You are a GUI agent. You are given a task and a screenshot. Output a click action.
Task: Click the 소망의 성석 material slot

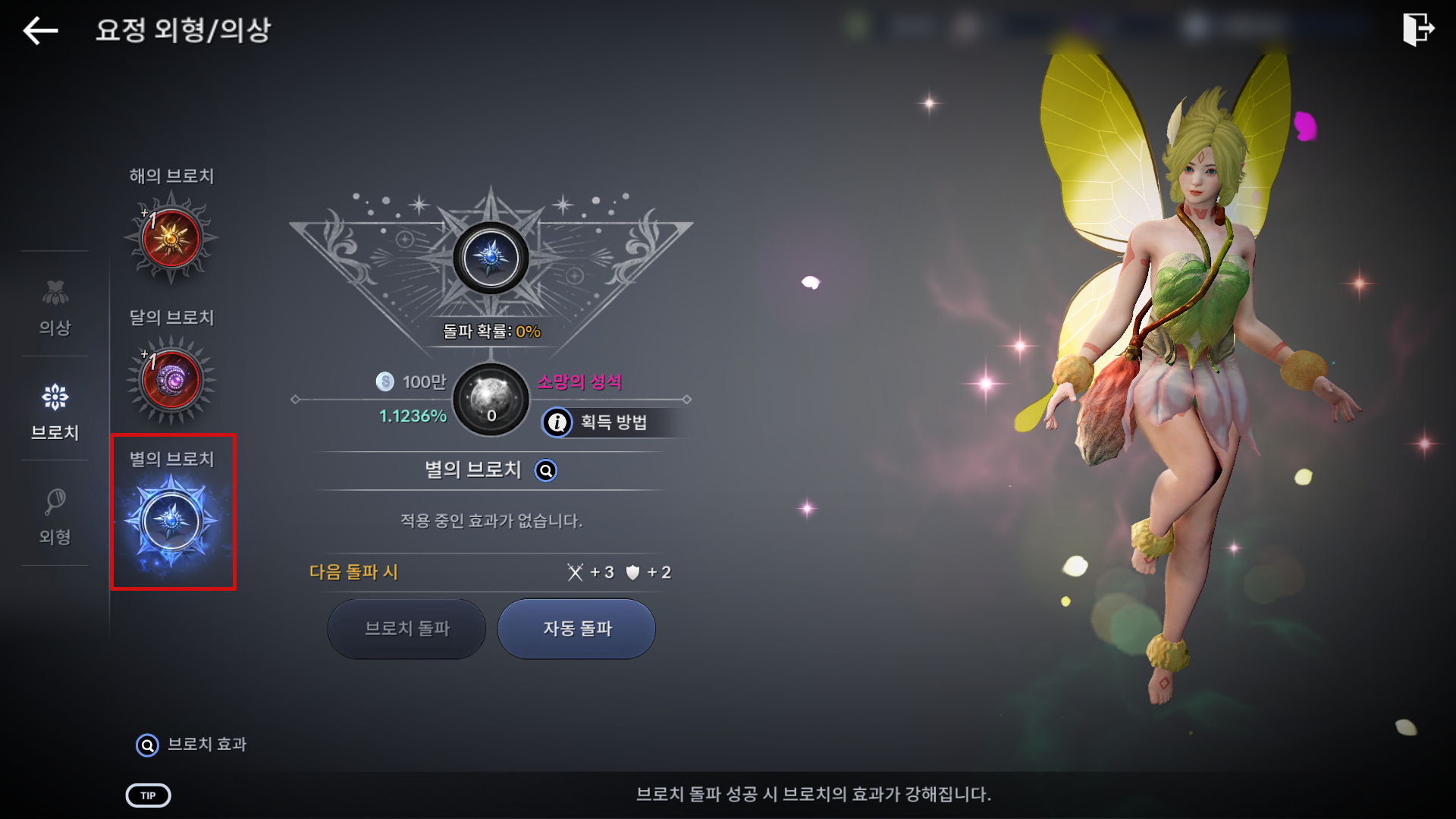click(491, 400)
